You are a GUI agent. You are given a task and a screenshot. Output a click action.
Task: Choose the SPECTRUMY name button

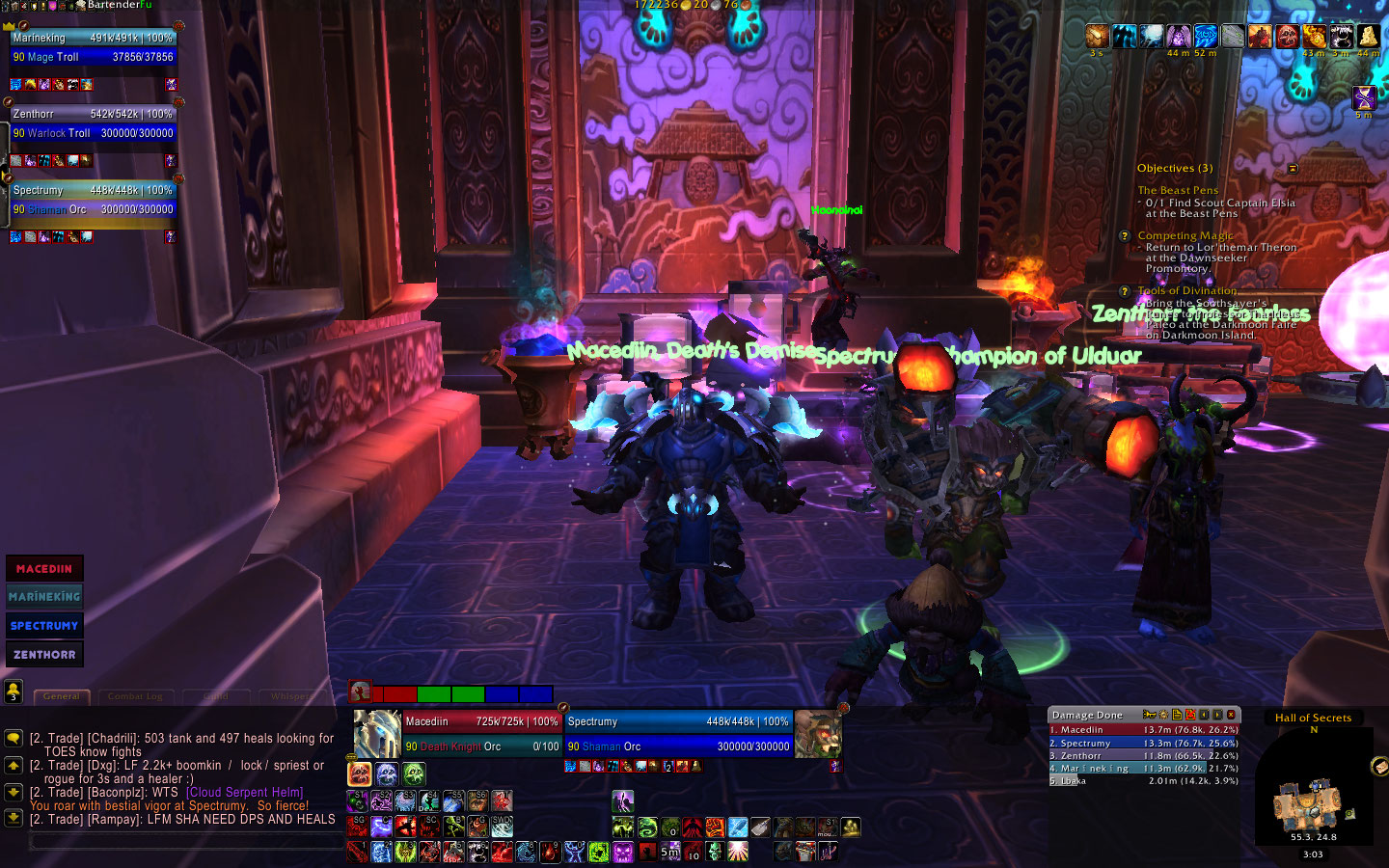44,626
